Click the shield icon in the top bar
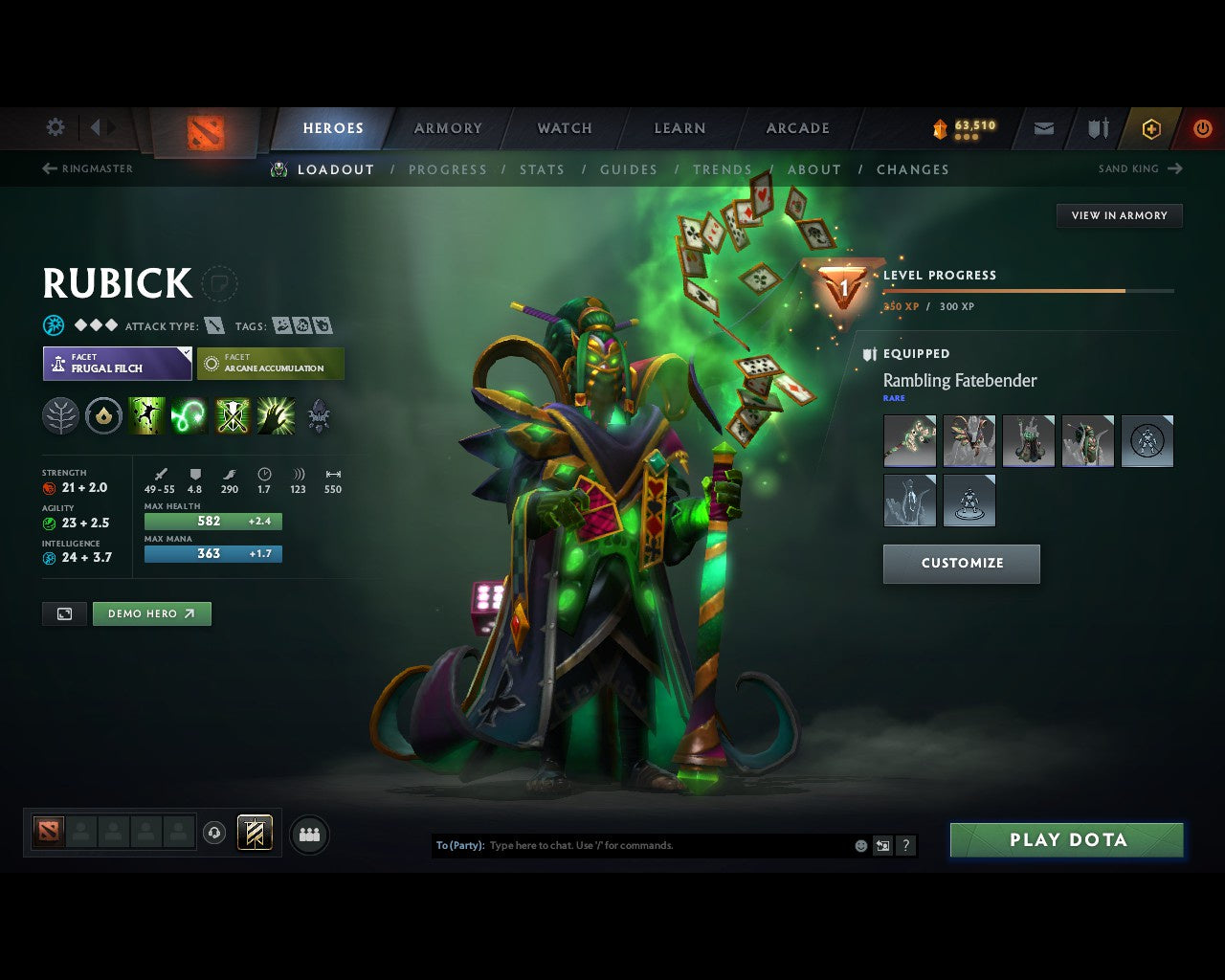The height and width of the screenshot is (980, 1225). point(1096,127)
